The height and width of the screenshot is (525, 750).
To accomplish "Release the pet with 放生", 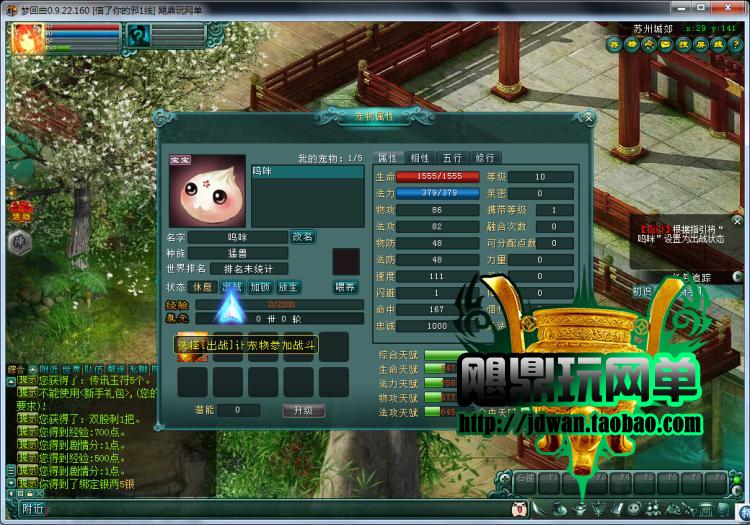I will tap(288, 286).
